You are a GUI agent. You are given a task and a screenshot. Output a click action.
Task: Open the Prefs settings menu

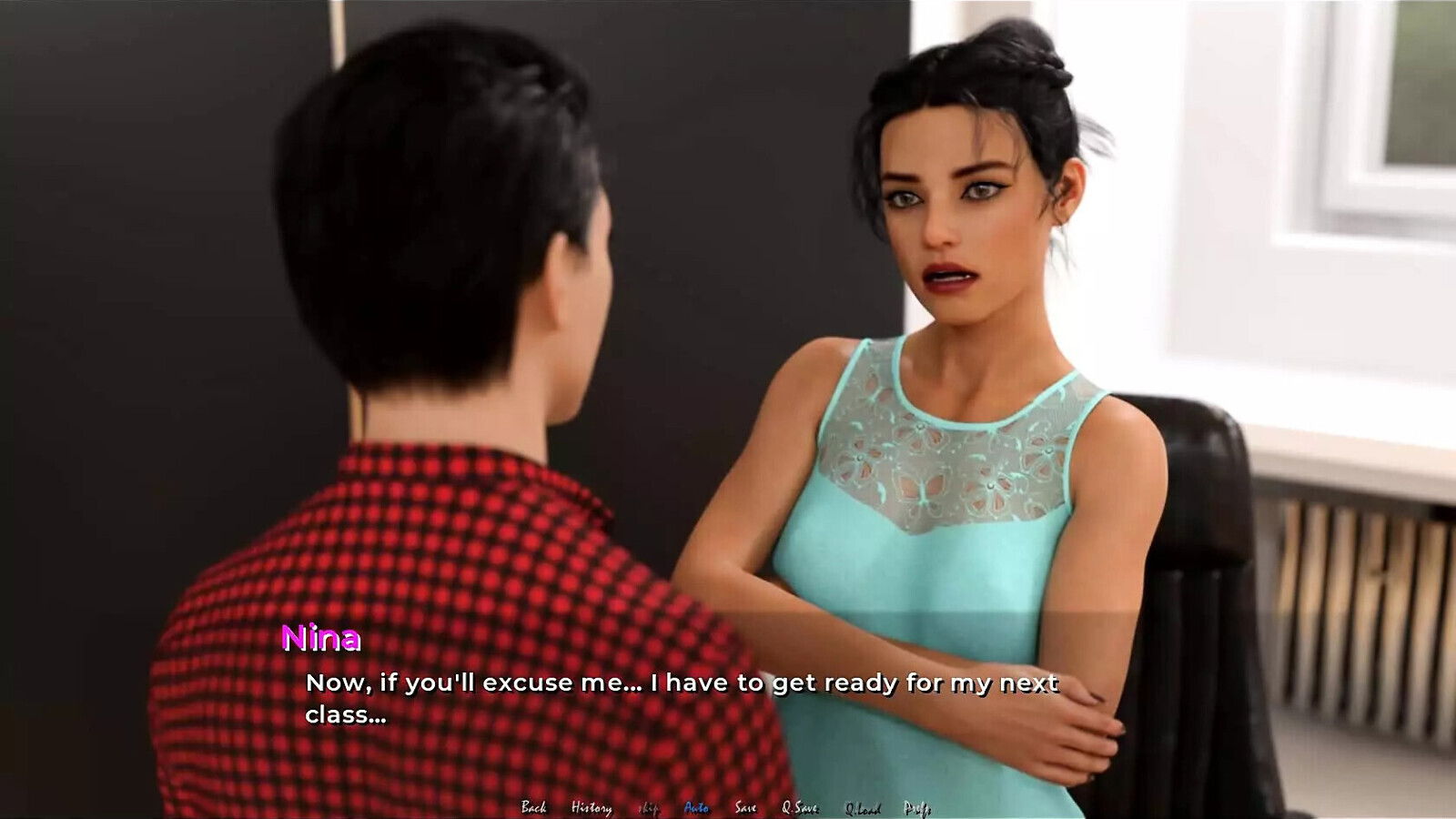916,808
